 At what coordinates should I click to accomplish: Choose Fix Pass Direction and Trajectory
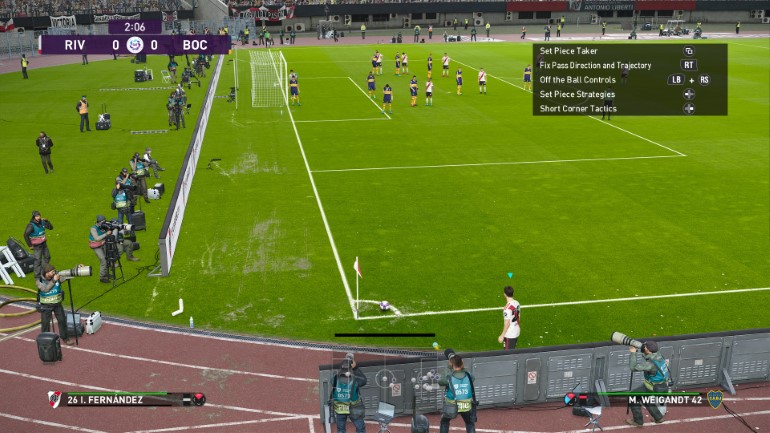coord(595,65)
